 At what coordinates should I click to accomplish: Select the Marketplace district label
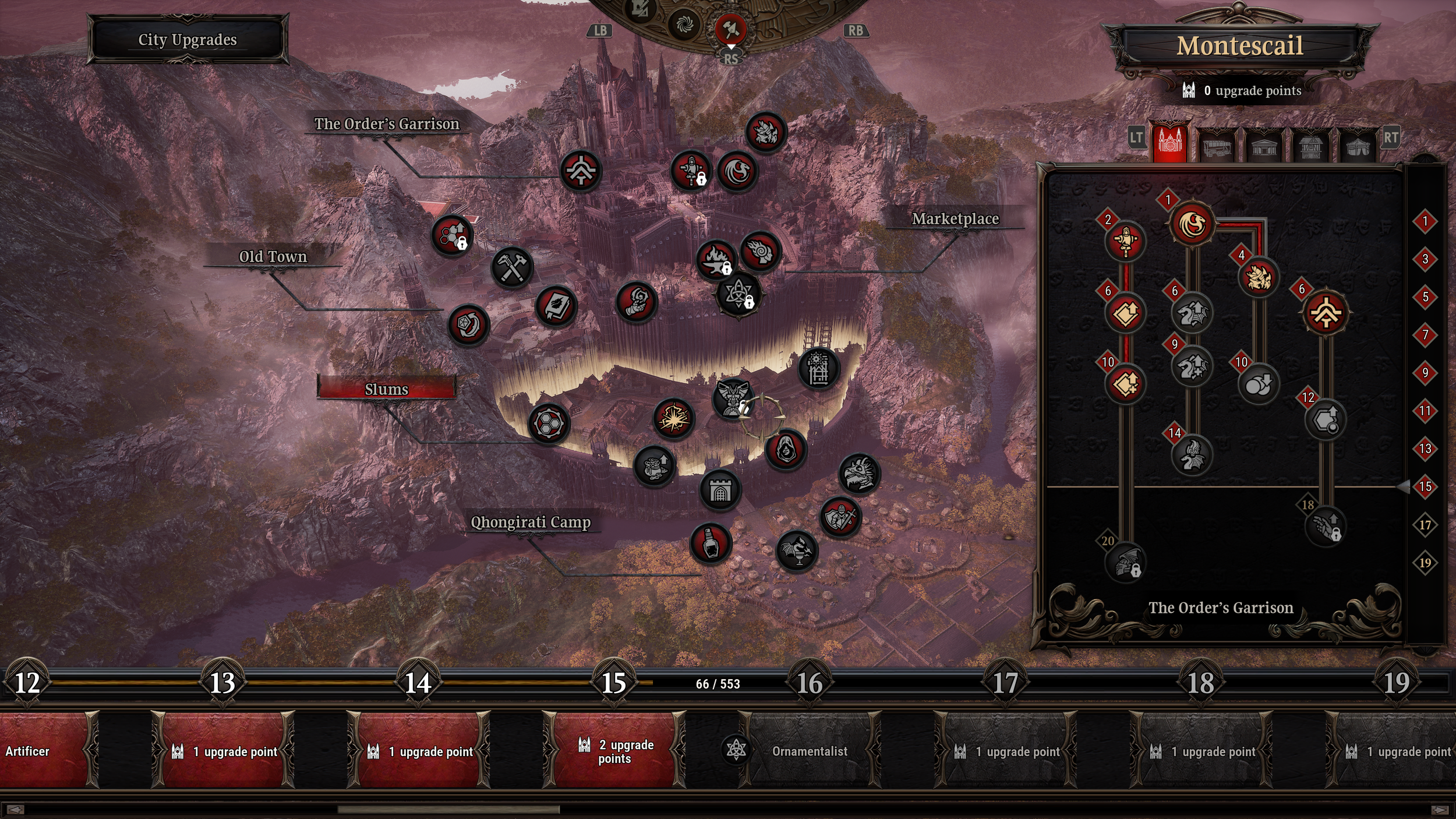click(955, 219)
